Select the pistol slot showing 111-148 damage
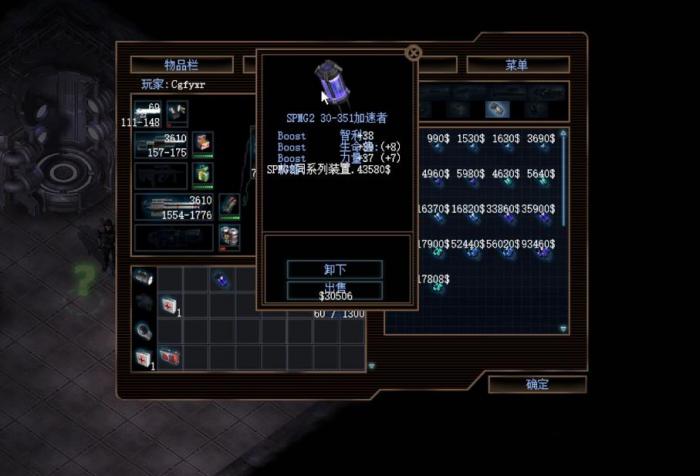The image size is (700, 476). tap(149, 113)
